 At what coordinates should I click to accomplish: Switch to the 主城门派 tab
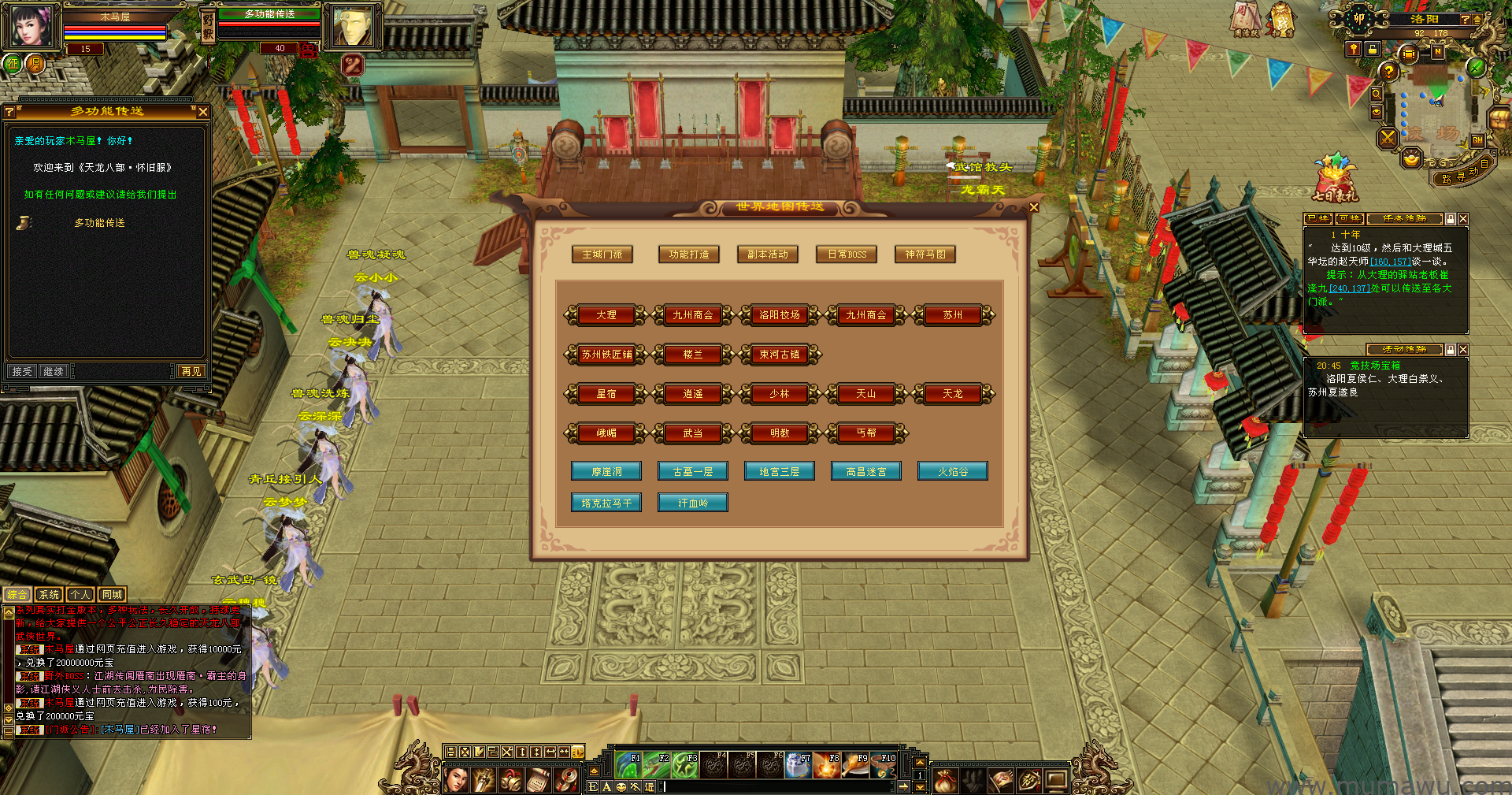coord(602,254)
